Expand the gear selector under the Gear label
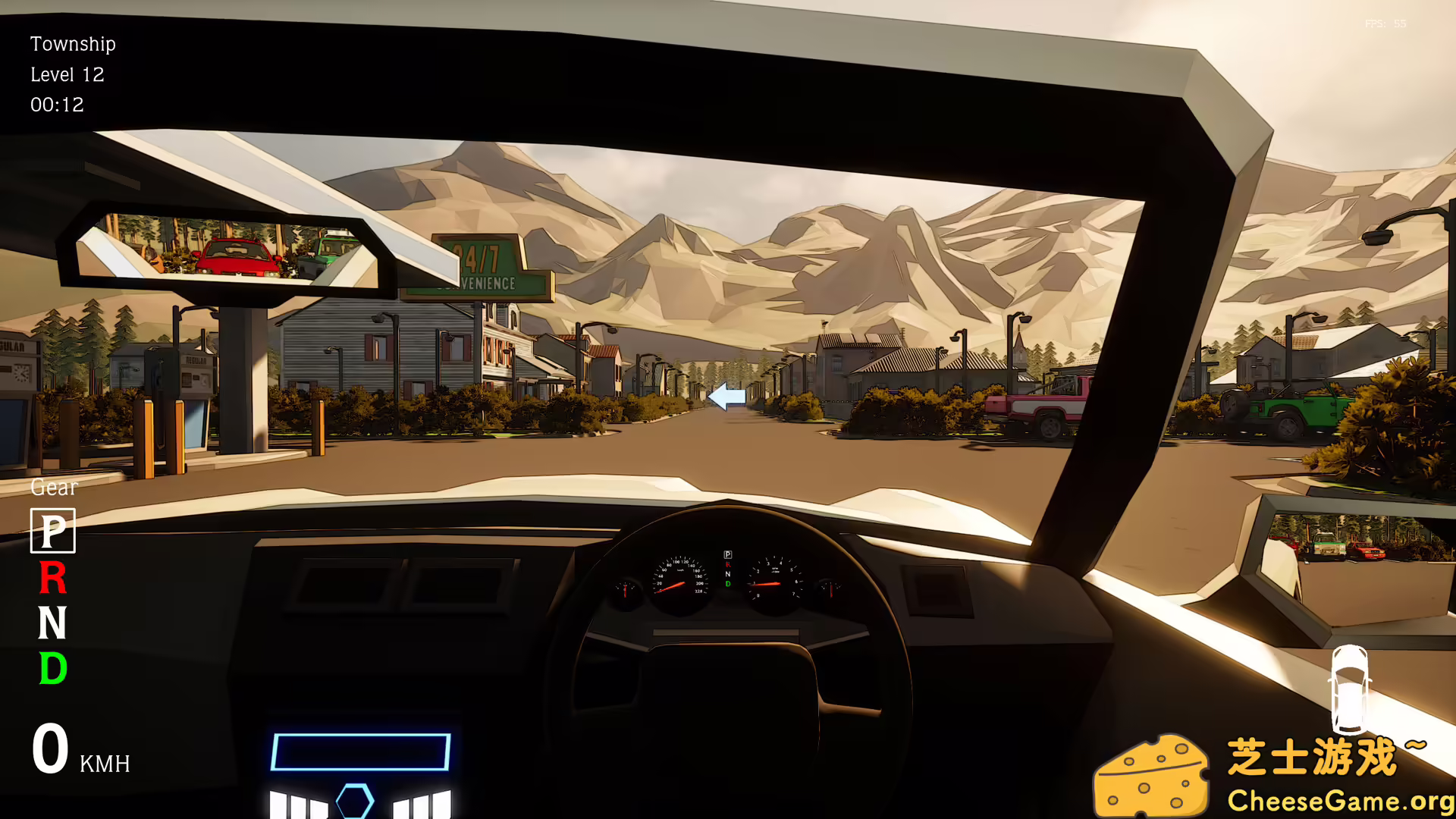1456x819 pixels. click(51, 531)
